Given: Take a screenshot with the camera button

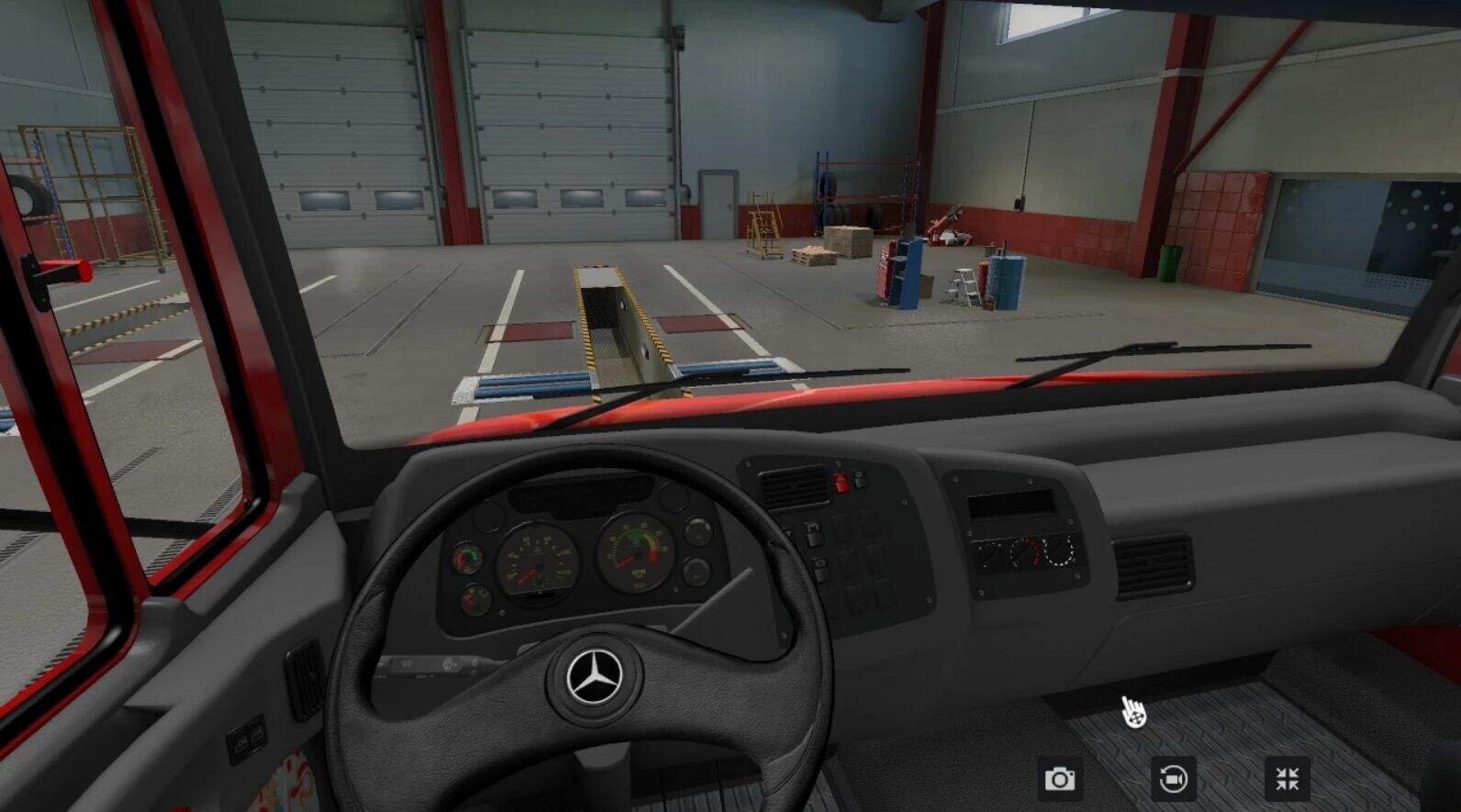Looking at the screenshot, I should point(1060,779).
